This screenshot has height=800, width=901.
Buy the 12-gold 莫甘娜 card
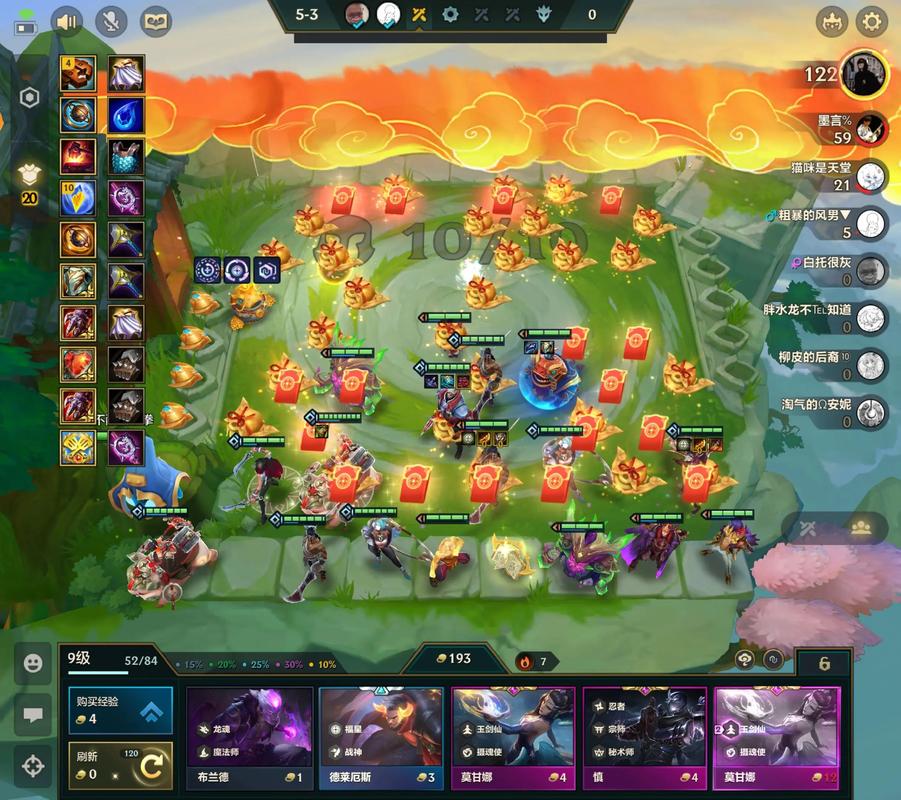tap(776, 740)
